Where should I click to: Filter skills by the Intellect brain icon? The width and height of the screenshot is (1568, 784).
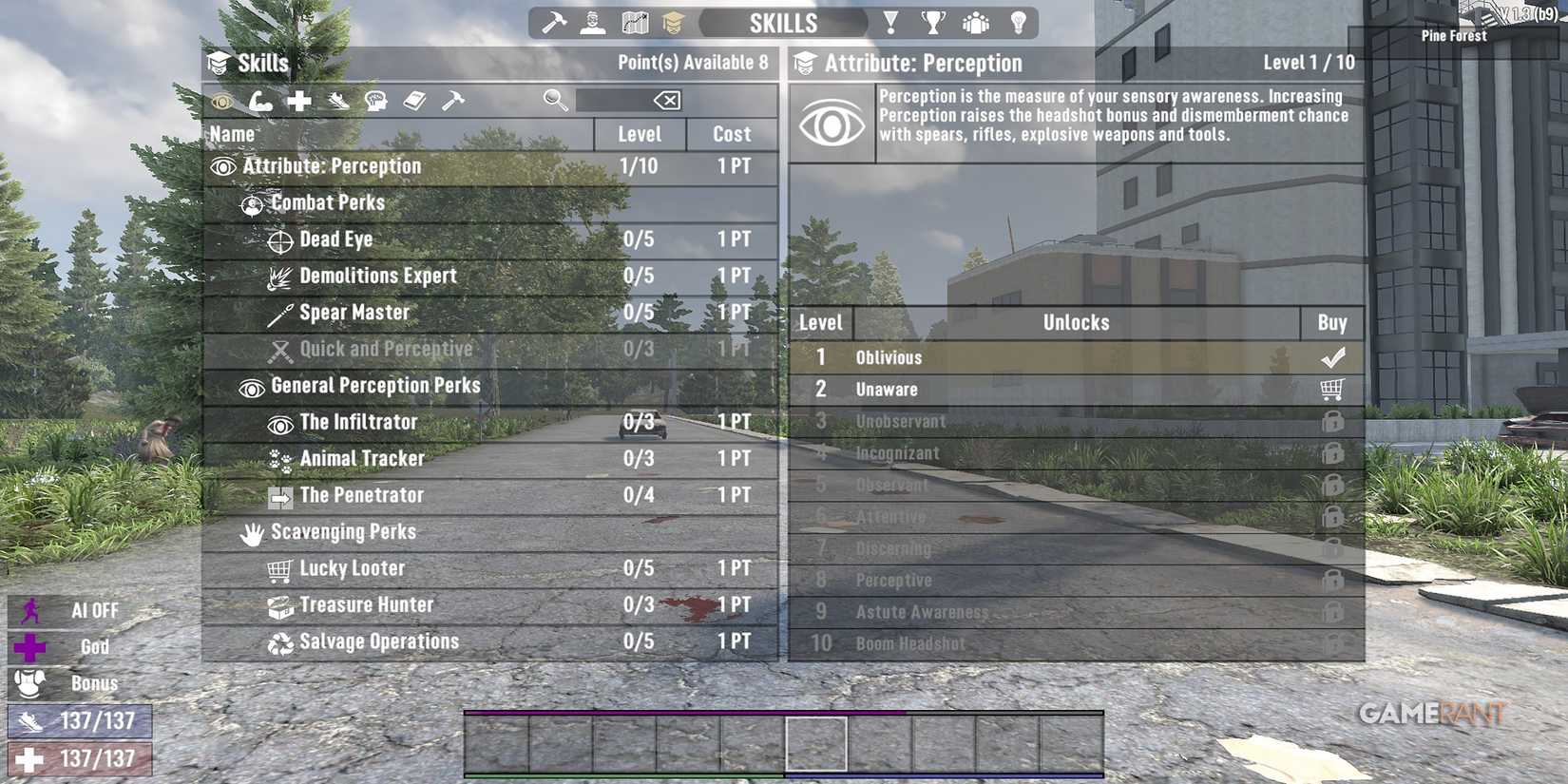377,101
